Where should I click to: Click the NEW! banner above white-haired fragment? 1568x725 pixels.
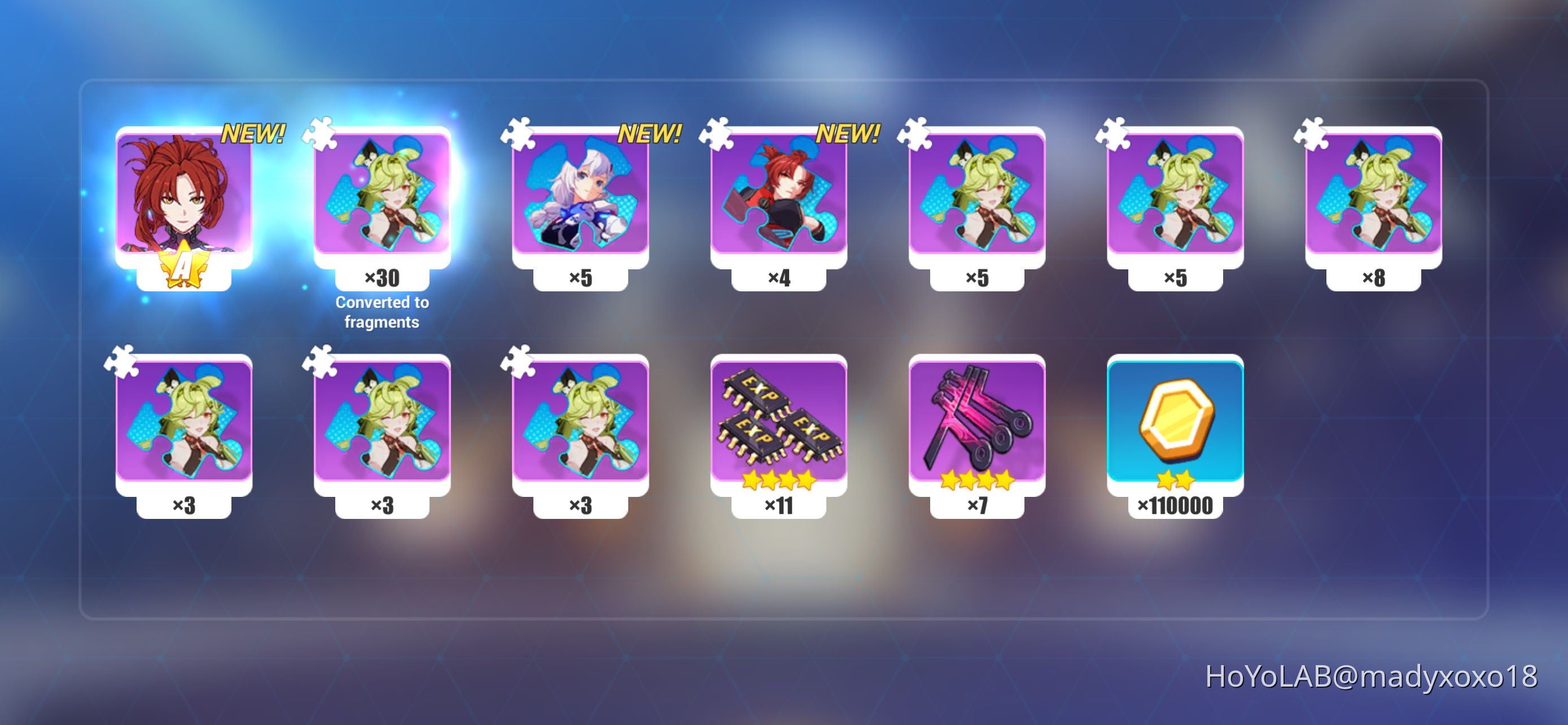point(651,133)
